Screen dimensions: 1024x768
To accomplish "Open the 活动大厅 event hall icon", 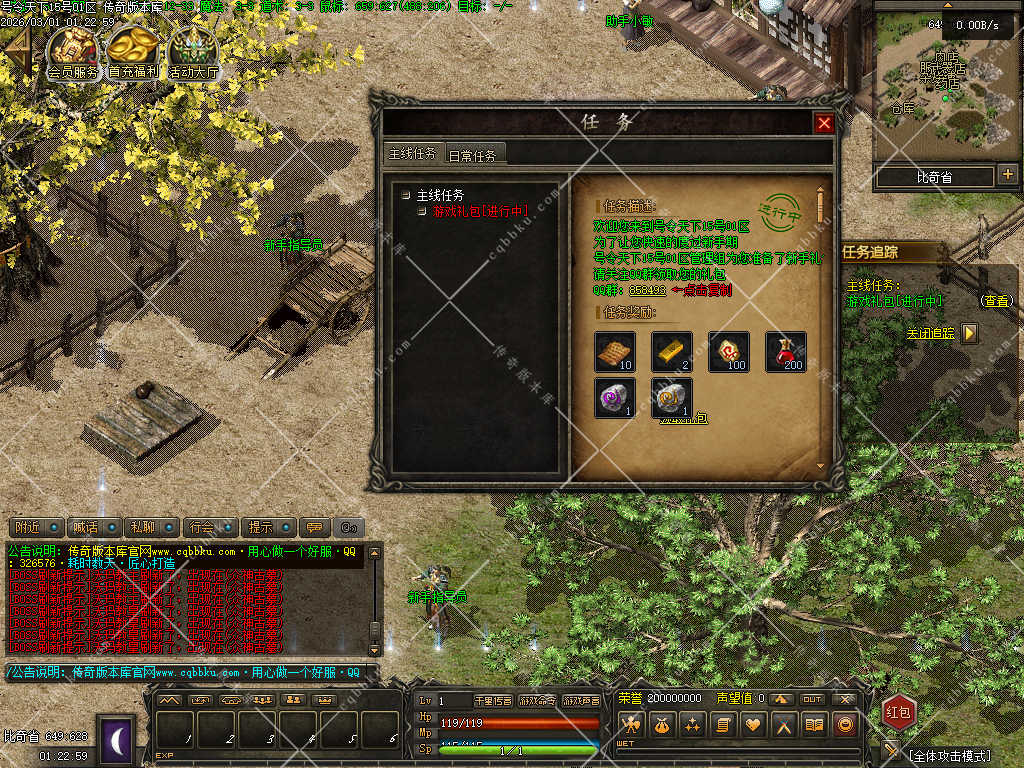I will pos(193,52).
